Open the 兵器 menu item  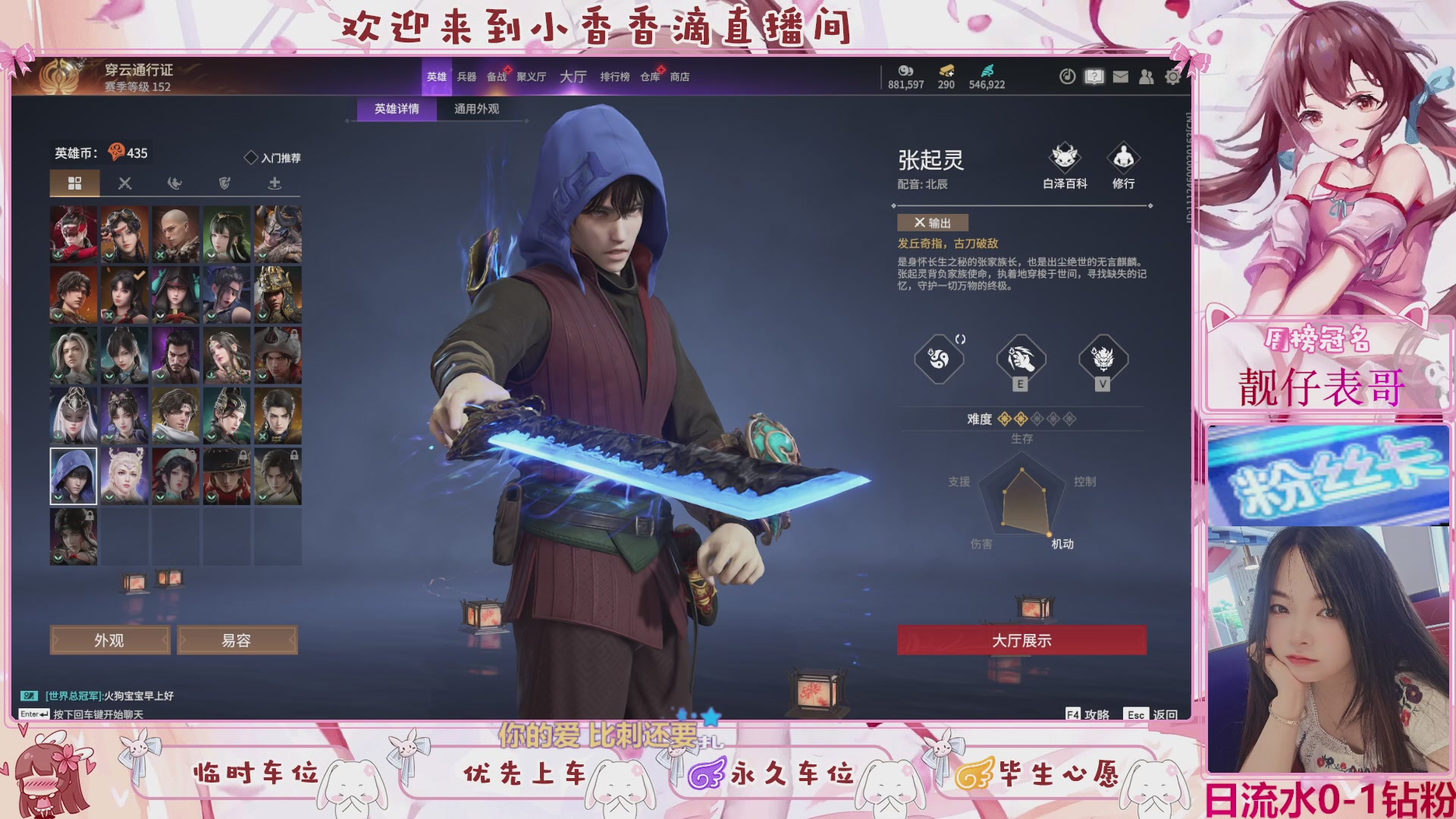pos(466,77)
